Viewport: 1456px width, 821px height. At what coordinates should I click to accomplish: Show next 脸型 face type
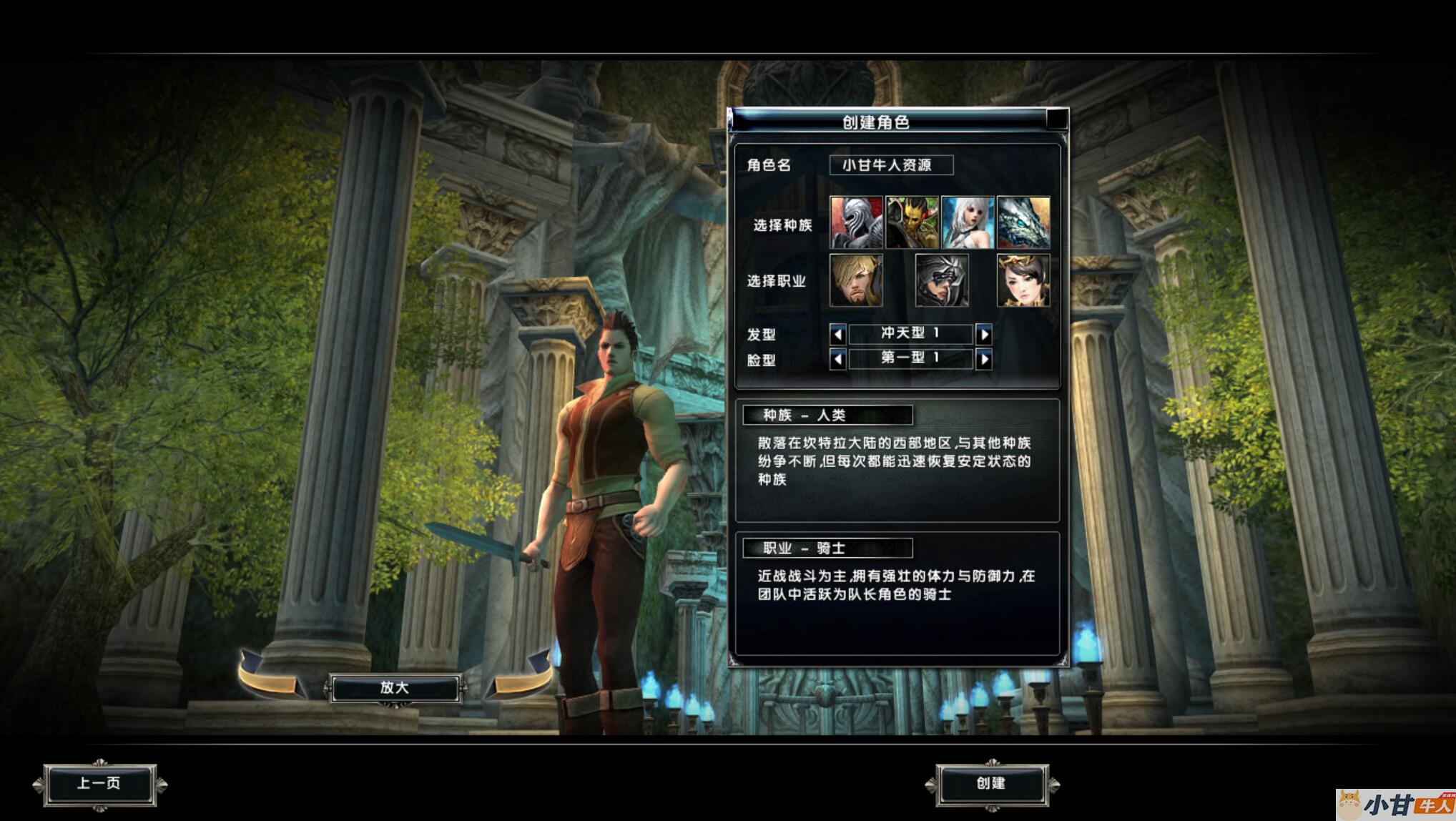(984, 359)
